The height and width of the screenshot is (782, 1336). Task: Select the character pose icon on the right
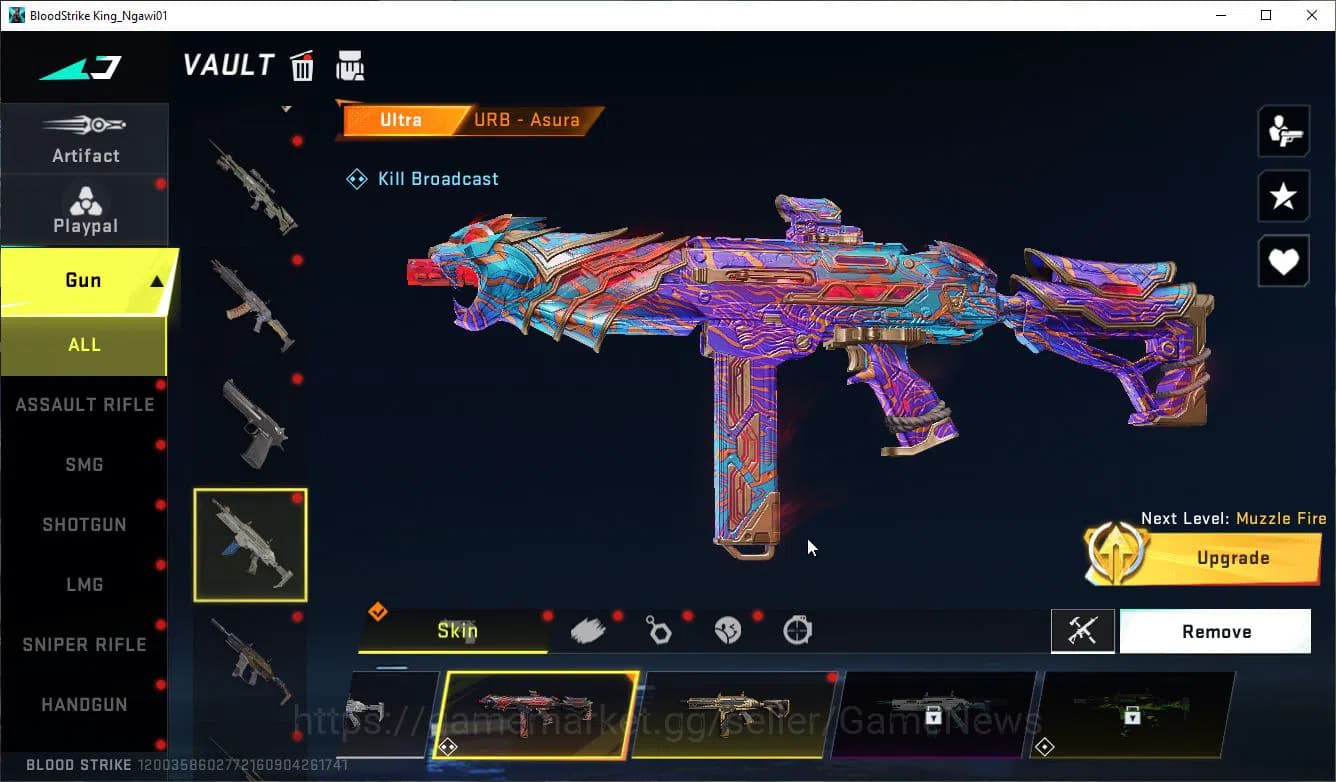click(1283, 130)
